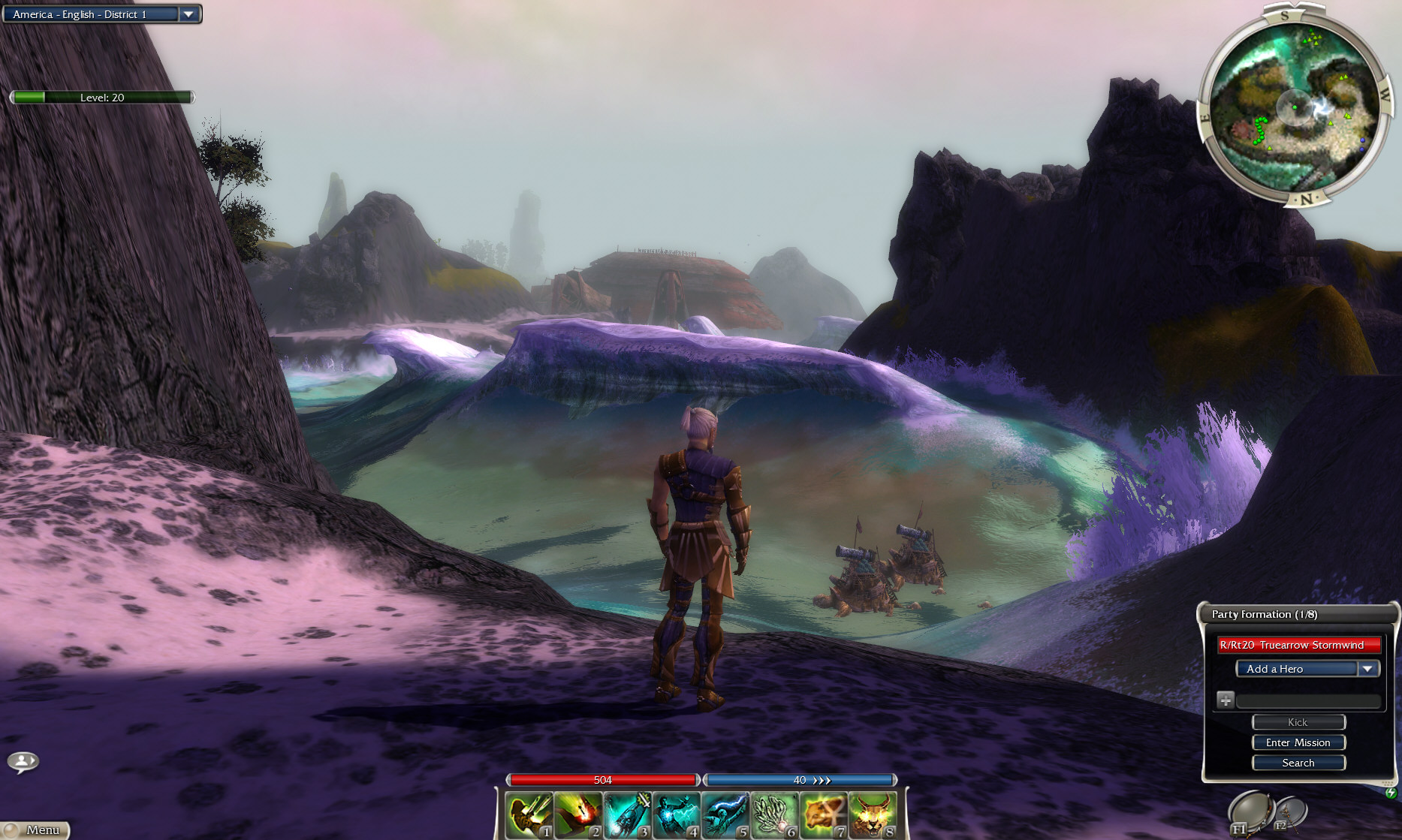The height and width of the screenshot is (840, 1402).
Task: Click the party Search button
Action: coord(1298,763)
